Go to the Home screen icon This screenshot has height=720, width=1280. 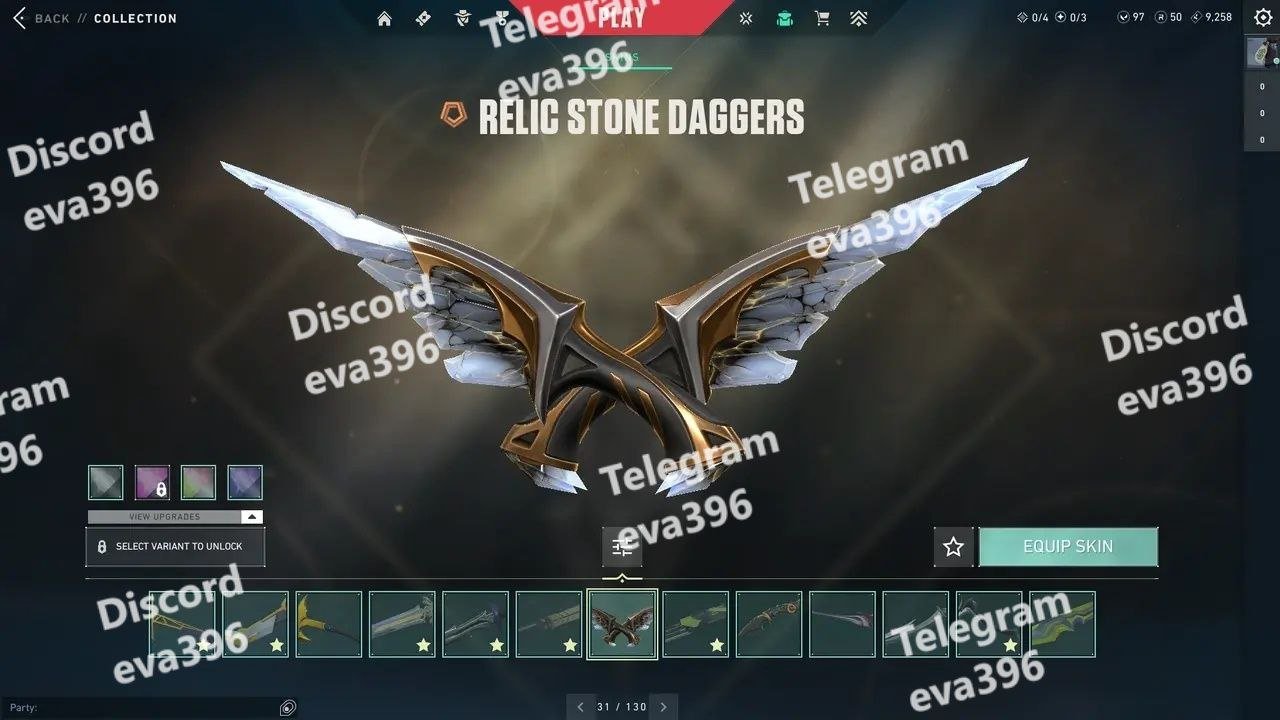coord(384,18)
